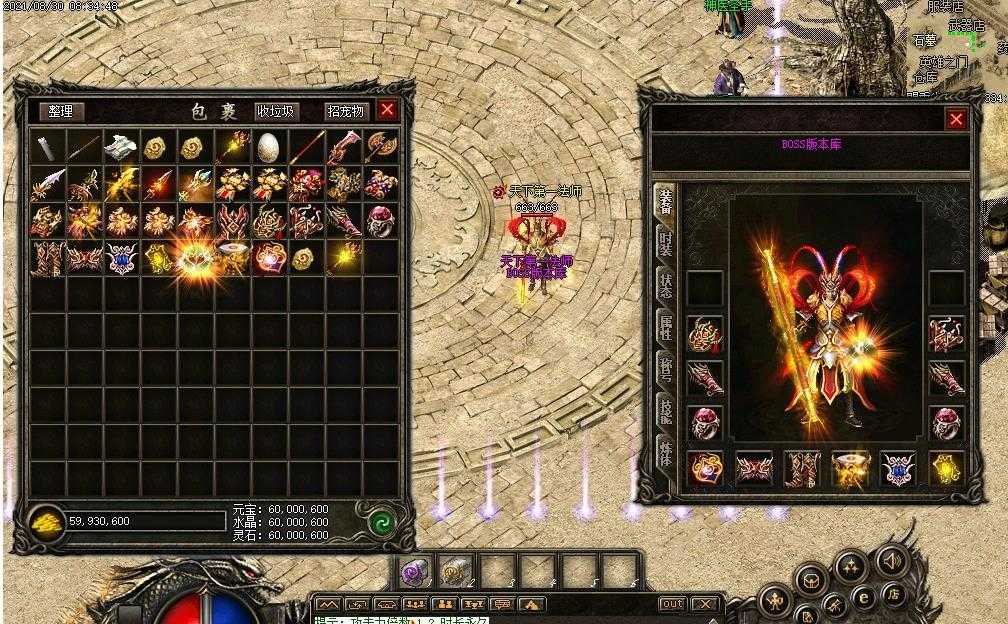Open the 属性 attributes tab
Screen dimensions: 1008x624
pyautogui.click(x=665, y=328)
